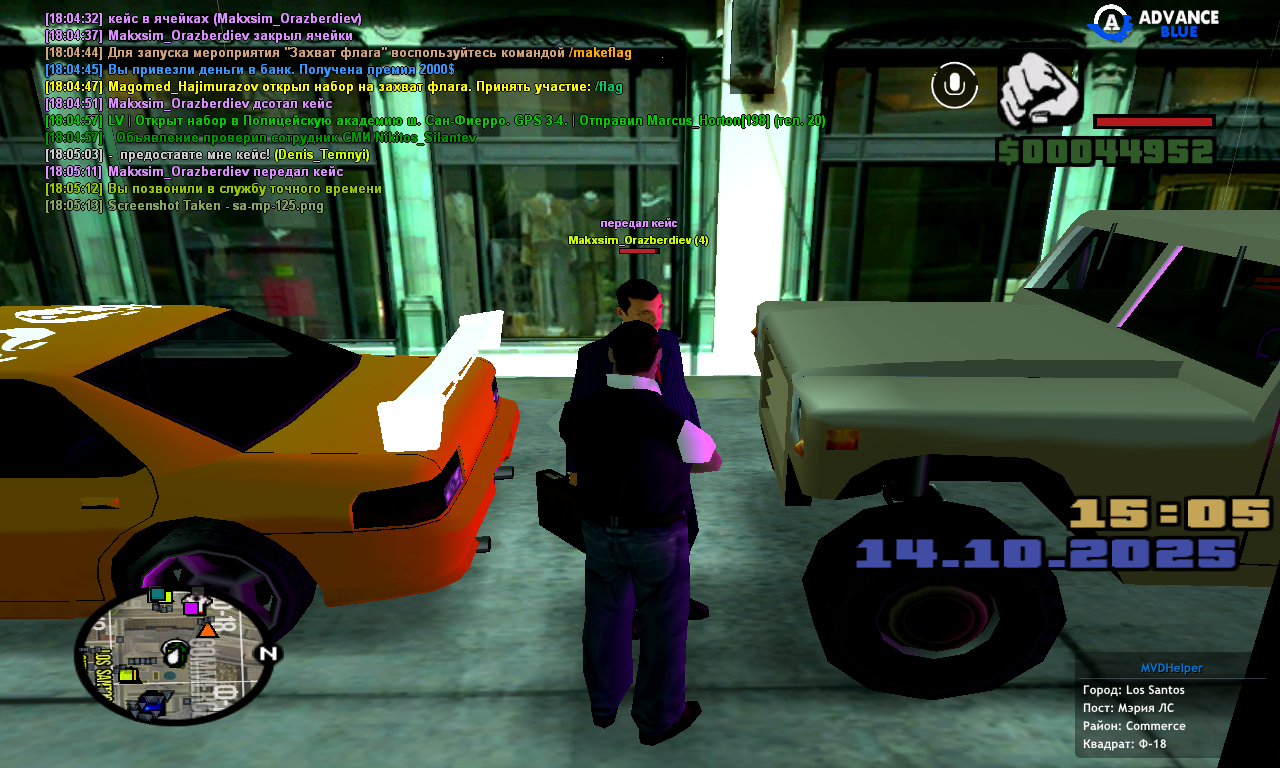Click the north compass marker on radar
1280x768 pixels.
(x=267, y=654)
